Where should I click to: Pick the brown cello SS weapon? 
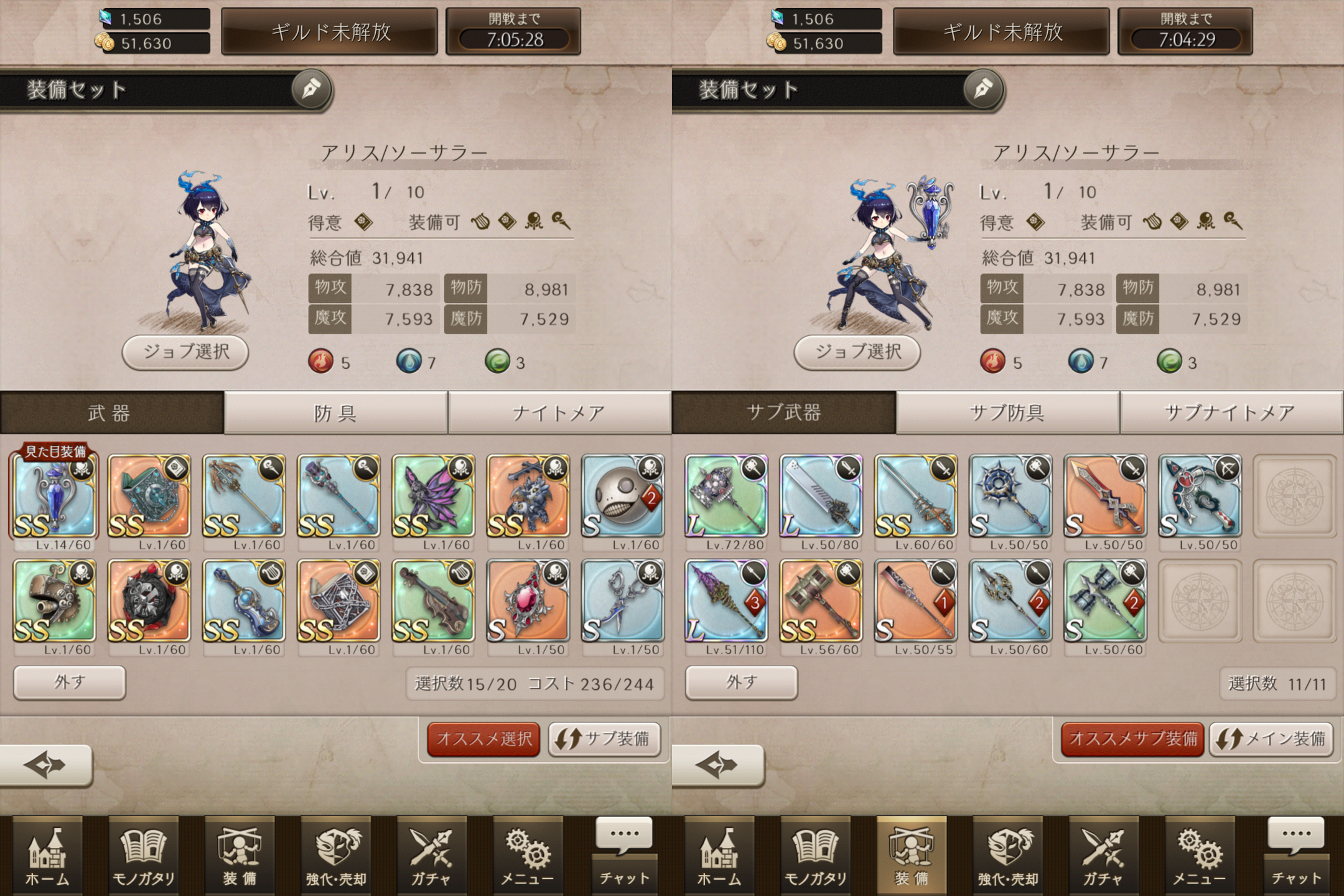433,601
